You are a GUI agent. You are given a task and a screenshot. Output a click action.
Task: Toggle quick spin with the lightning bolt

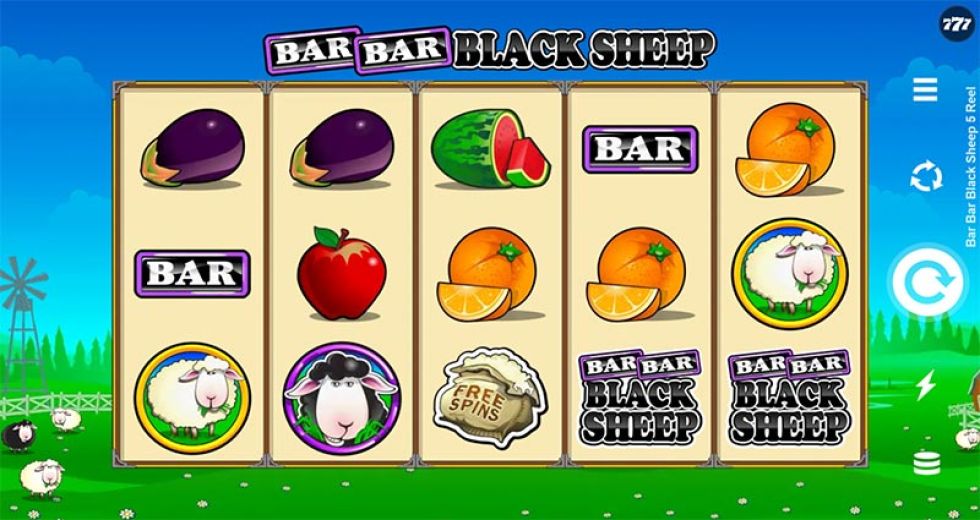tap(925, 385)
